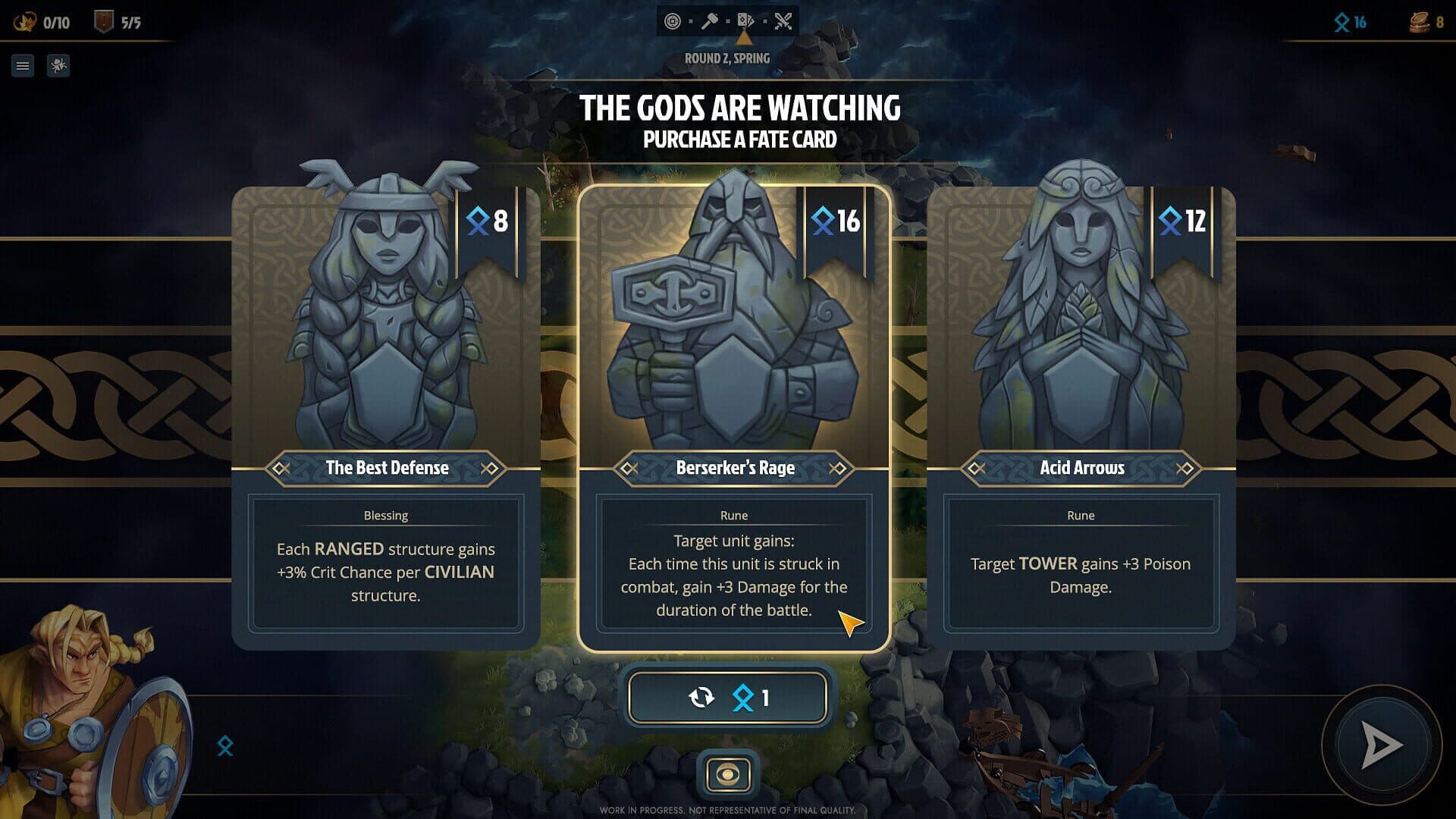Screen dimensions: 1456x819
Task: Select the coin economy phase icon in timeline
Action: tap(675, 20)
